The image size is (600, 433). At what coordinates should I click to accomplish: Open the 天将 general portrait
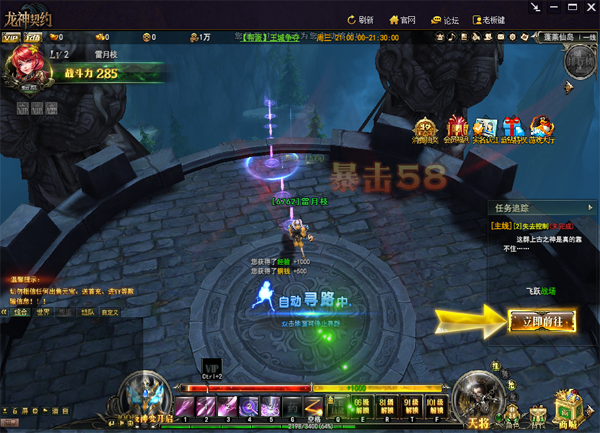pyautogui.click(x=473, y=403)
